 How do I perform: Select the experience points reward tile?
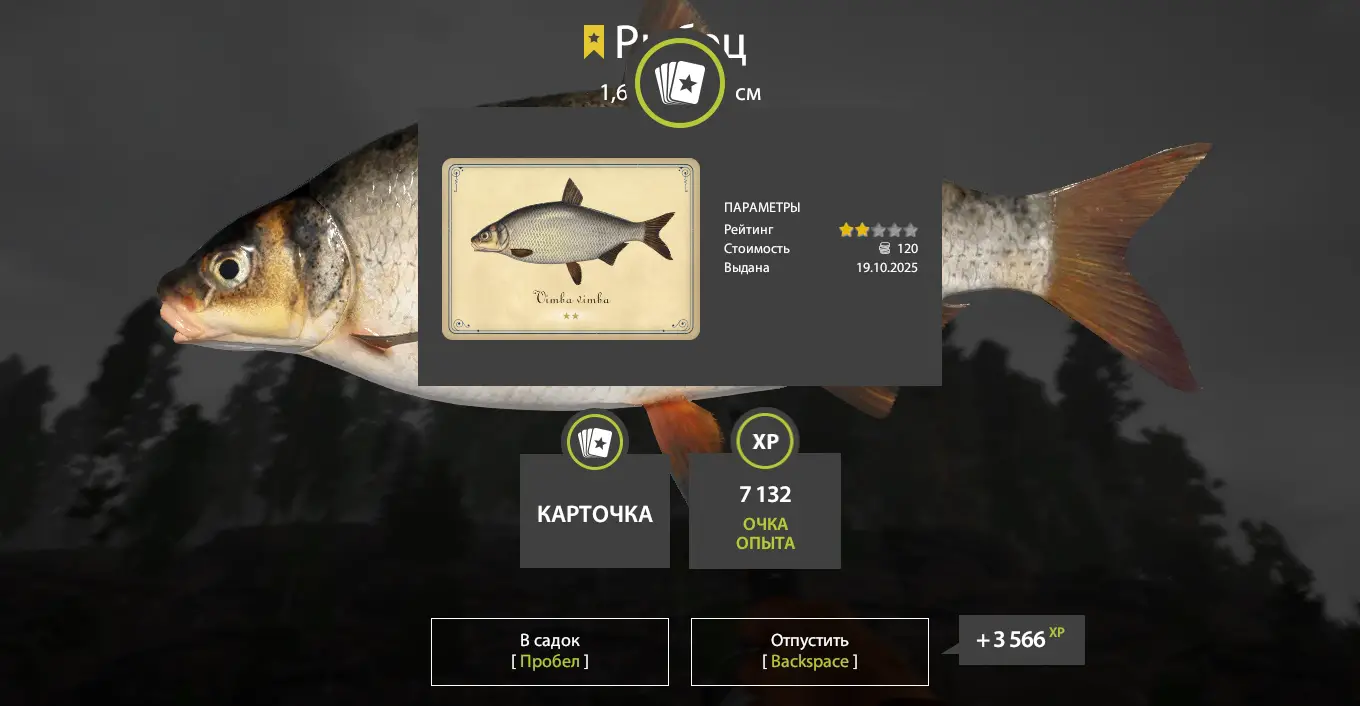pos(765,510)
